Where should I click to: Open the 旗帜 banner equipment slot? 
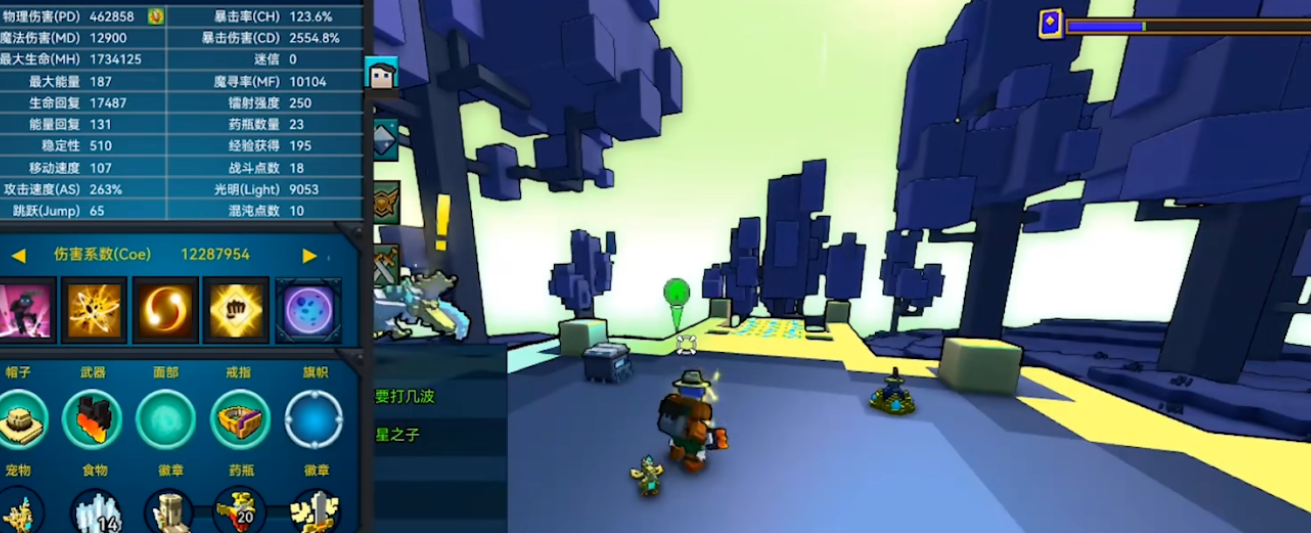(x=313, y=420)
